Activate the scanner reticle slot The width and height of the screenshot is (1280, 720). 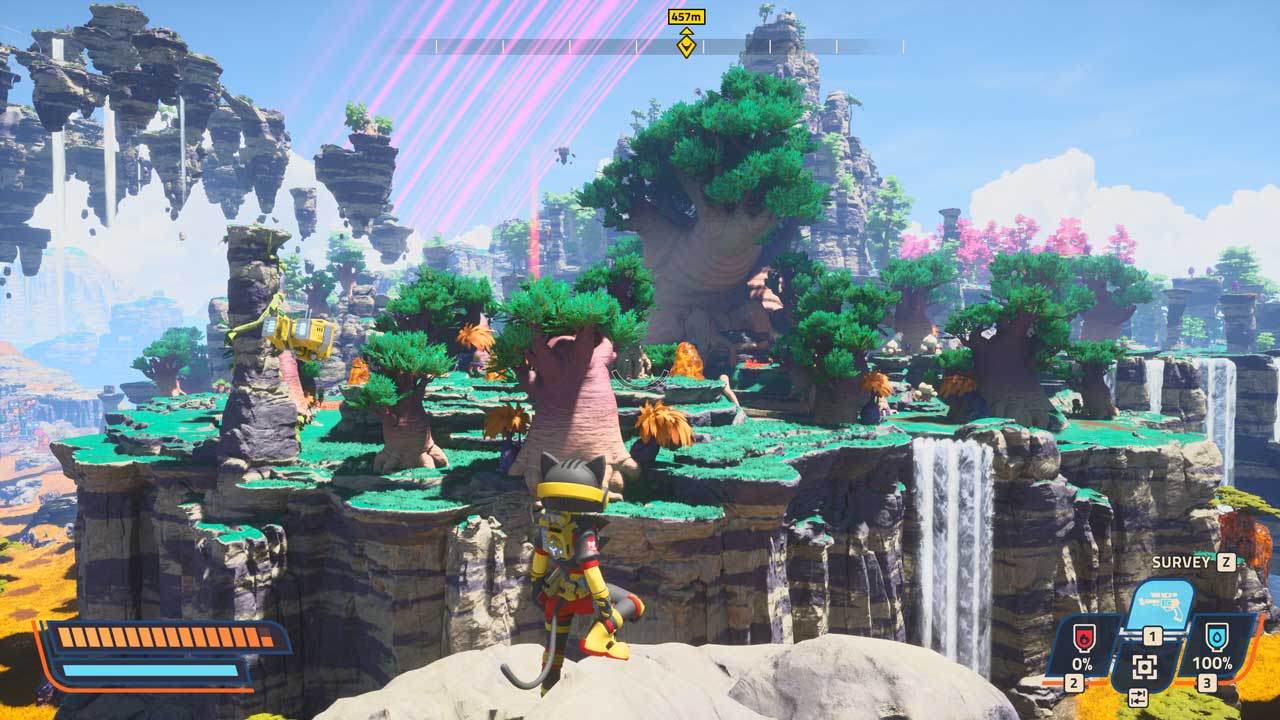coord(1145,667)
